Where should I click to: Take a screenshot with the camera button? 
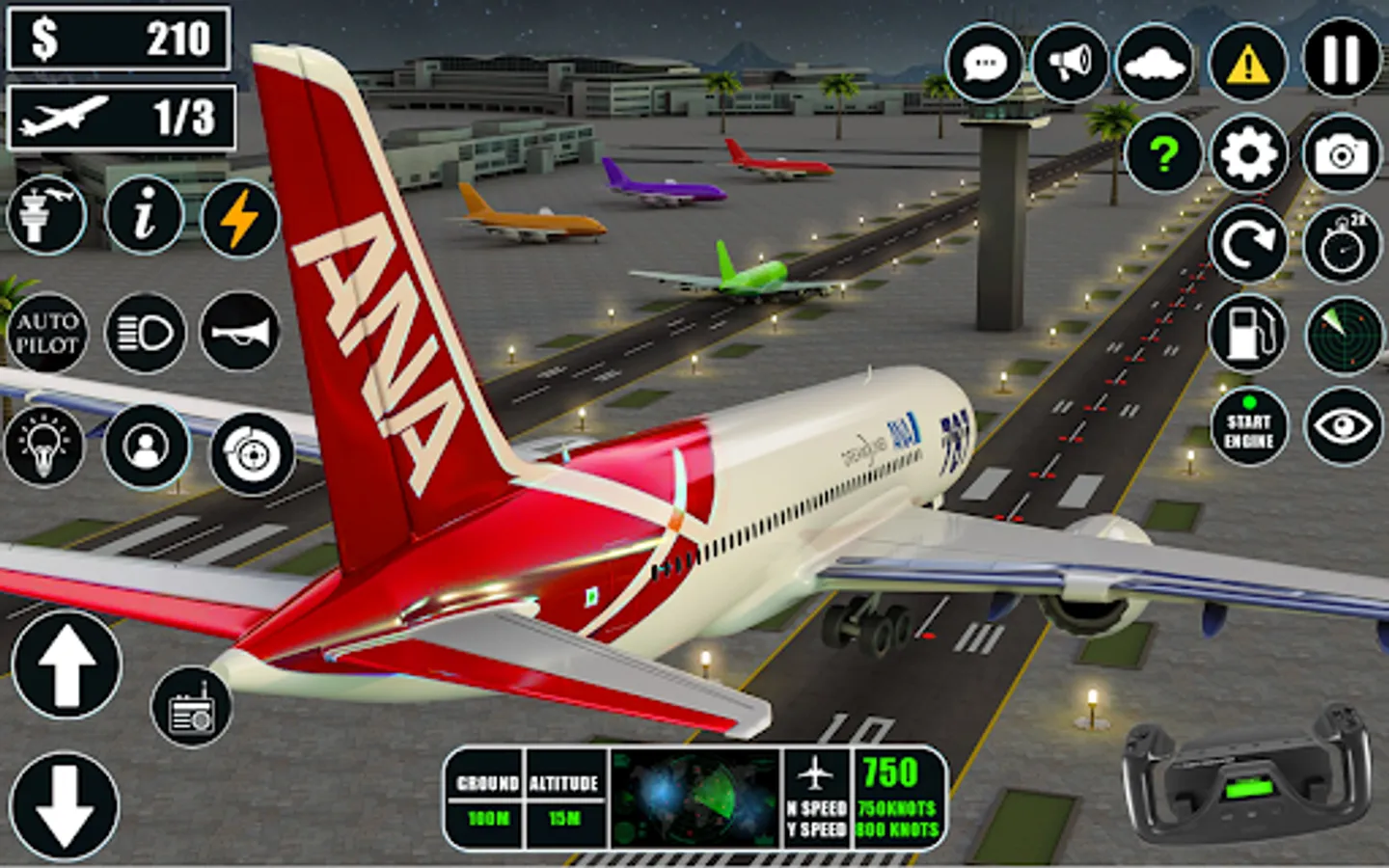[1342, 154]
